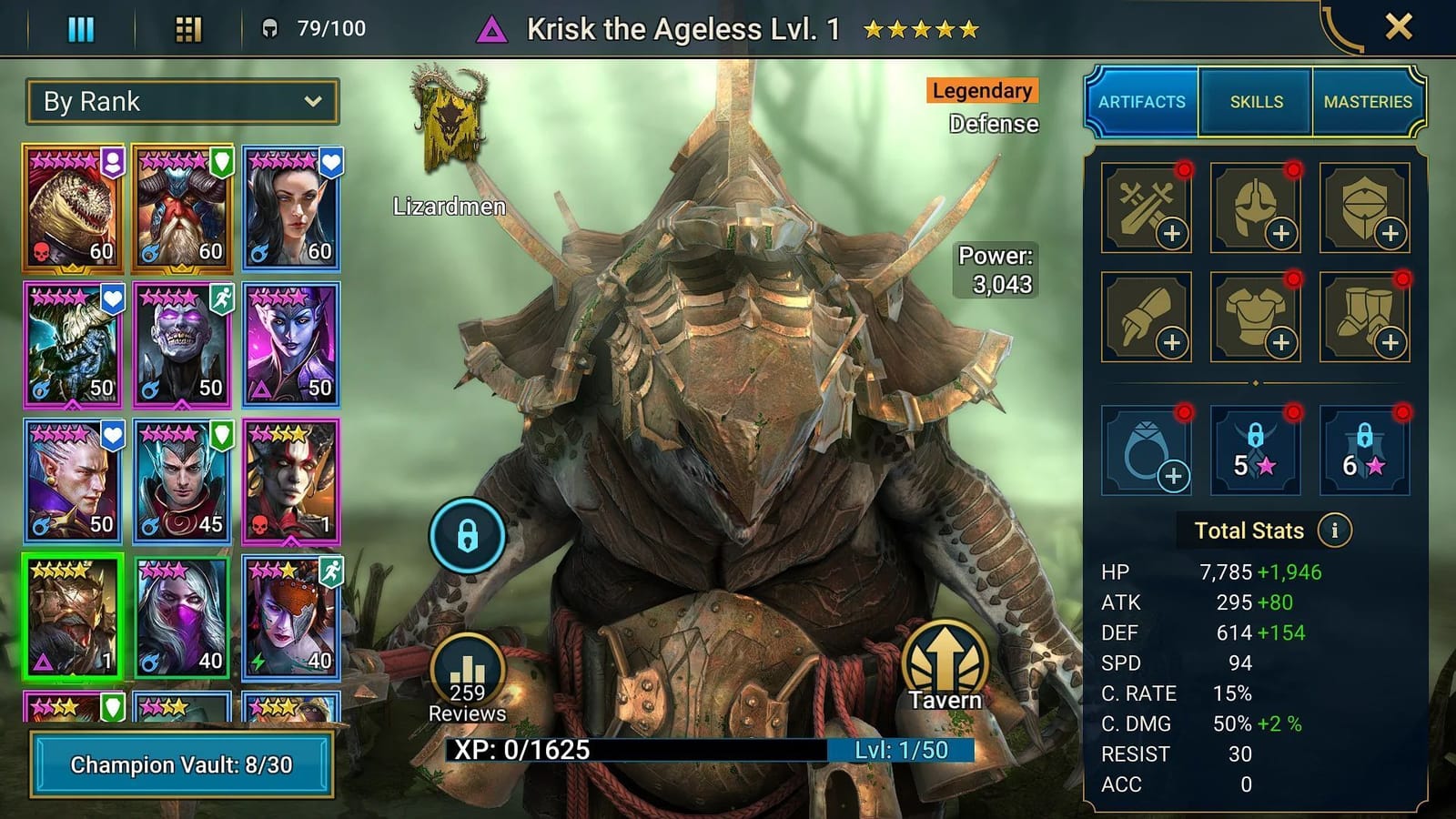Click the locked level 6 banner slot

click(1364, 451)
